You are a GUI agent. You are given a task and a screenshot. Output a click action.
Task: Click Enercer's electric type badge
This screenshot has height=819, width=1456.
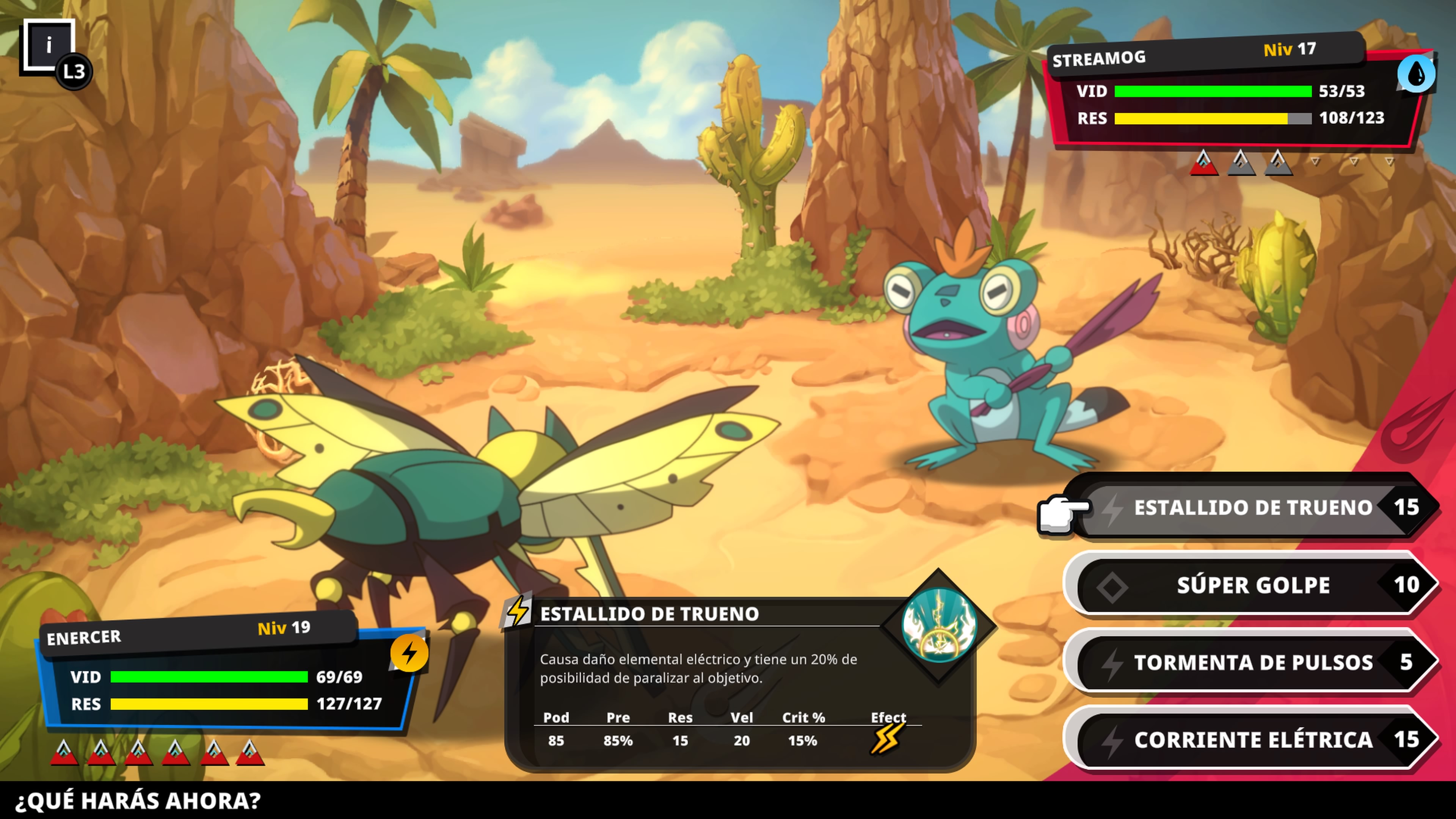pos(409,653)
